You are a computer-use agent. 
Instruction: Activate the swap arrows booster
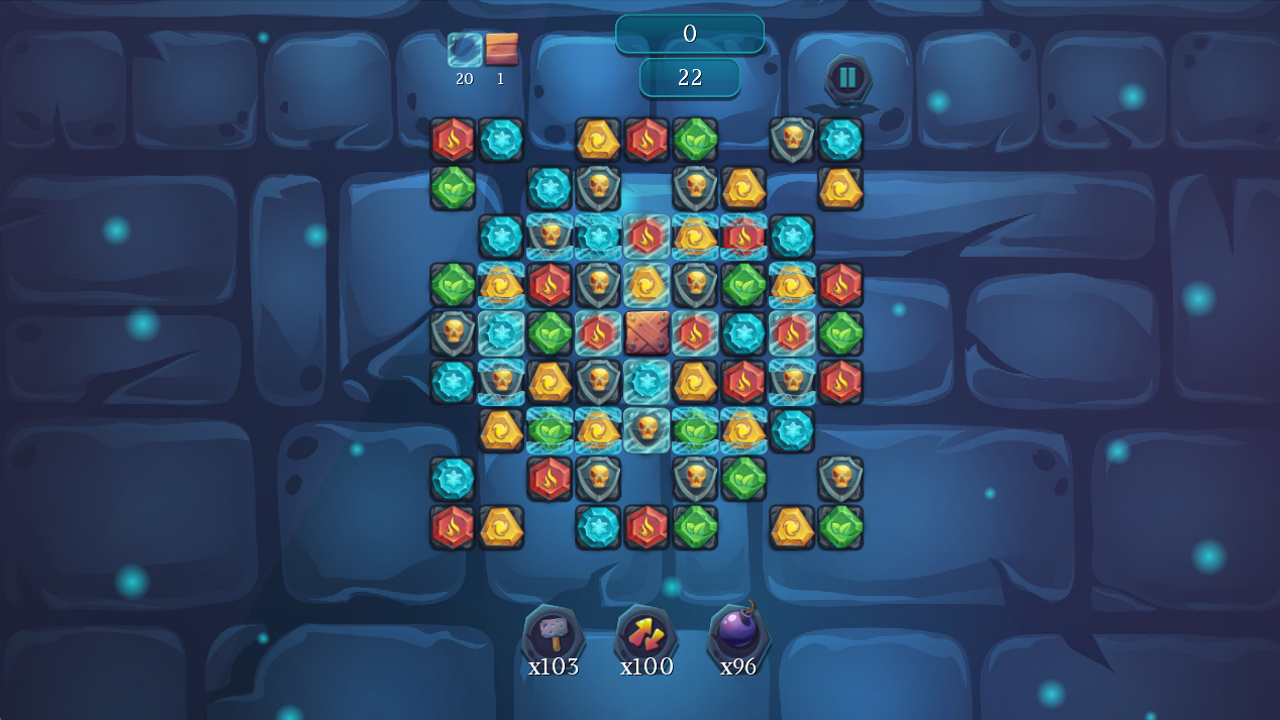646,634
